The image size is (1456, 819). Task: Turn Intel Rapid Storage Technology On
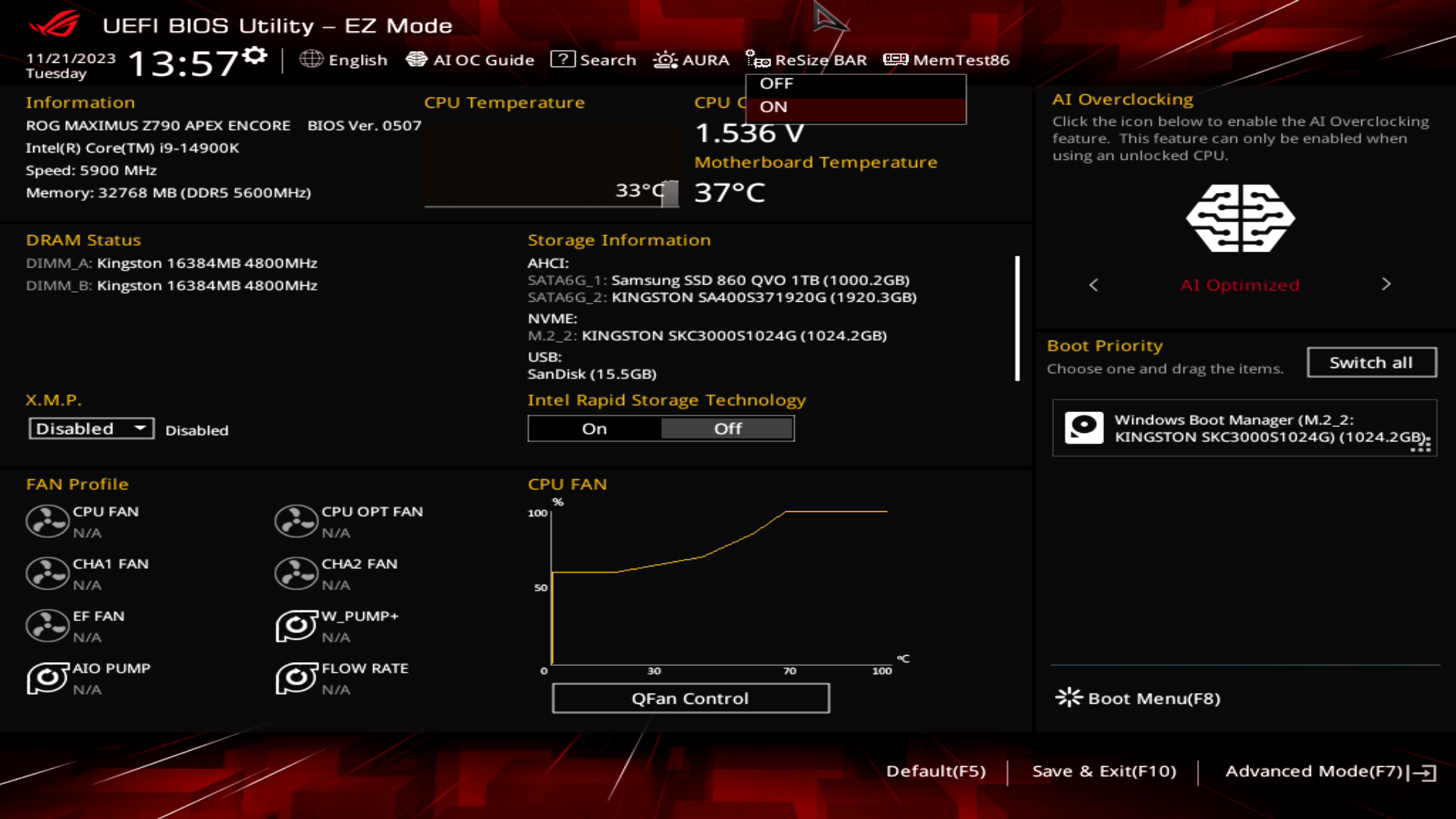pyautogui.click(x=594, y=428)
